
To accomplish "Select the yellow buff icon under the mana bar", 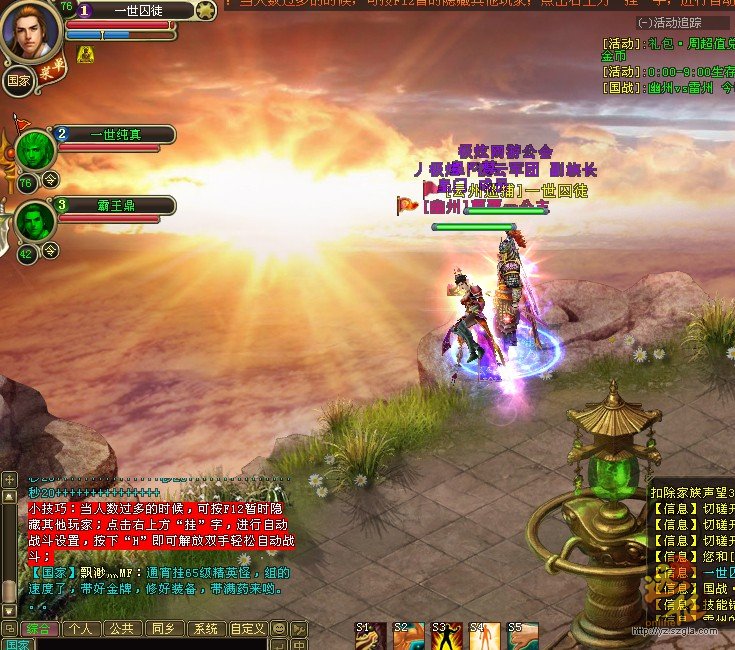I will tap(86, 53).
